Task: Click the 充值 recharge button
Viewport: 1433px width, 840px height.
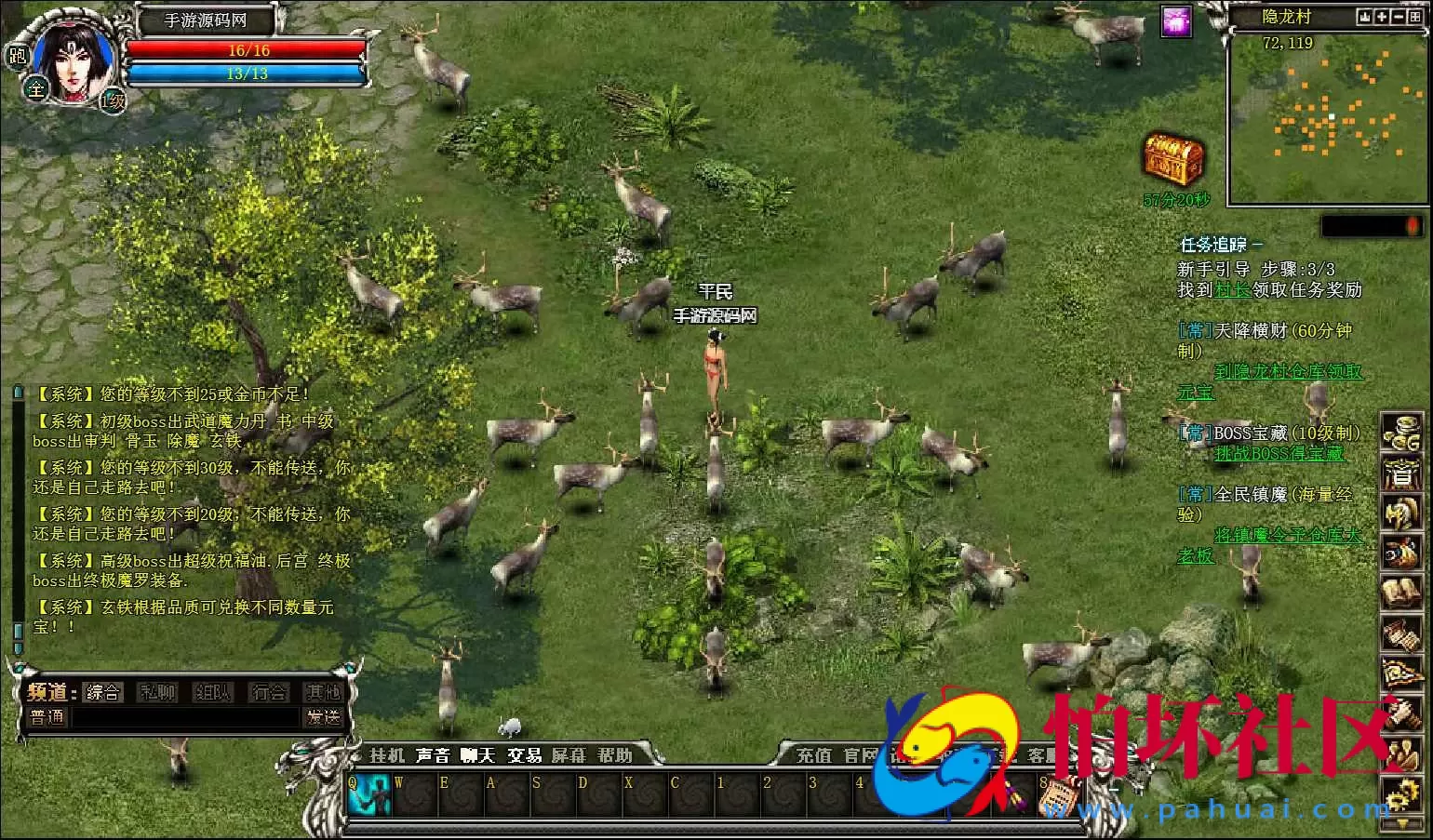Action: coord(814,756)
